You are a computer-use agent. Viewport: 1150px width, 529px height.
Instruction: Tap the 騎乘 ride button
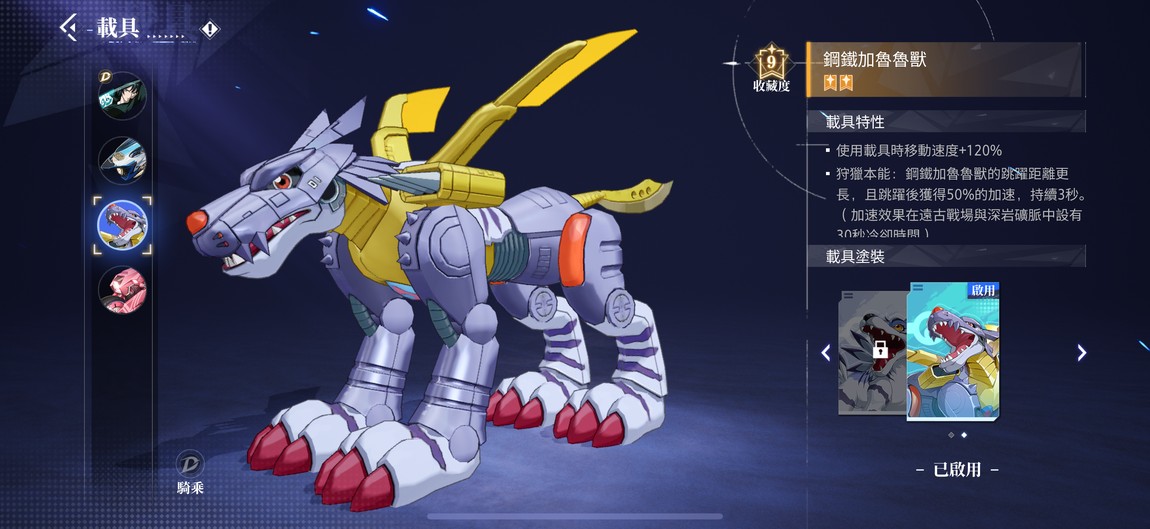[x=190, y=472]
